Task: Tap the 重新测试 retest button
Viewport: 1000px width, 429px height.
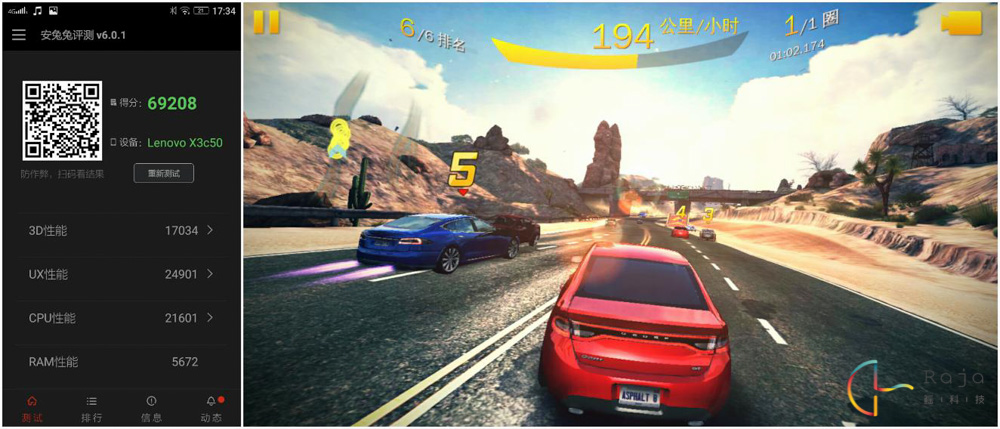Action: click(164, 173)
